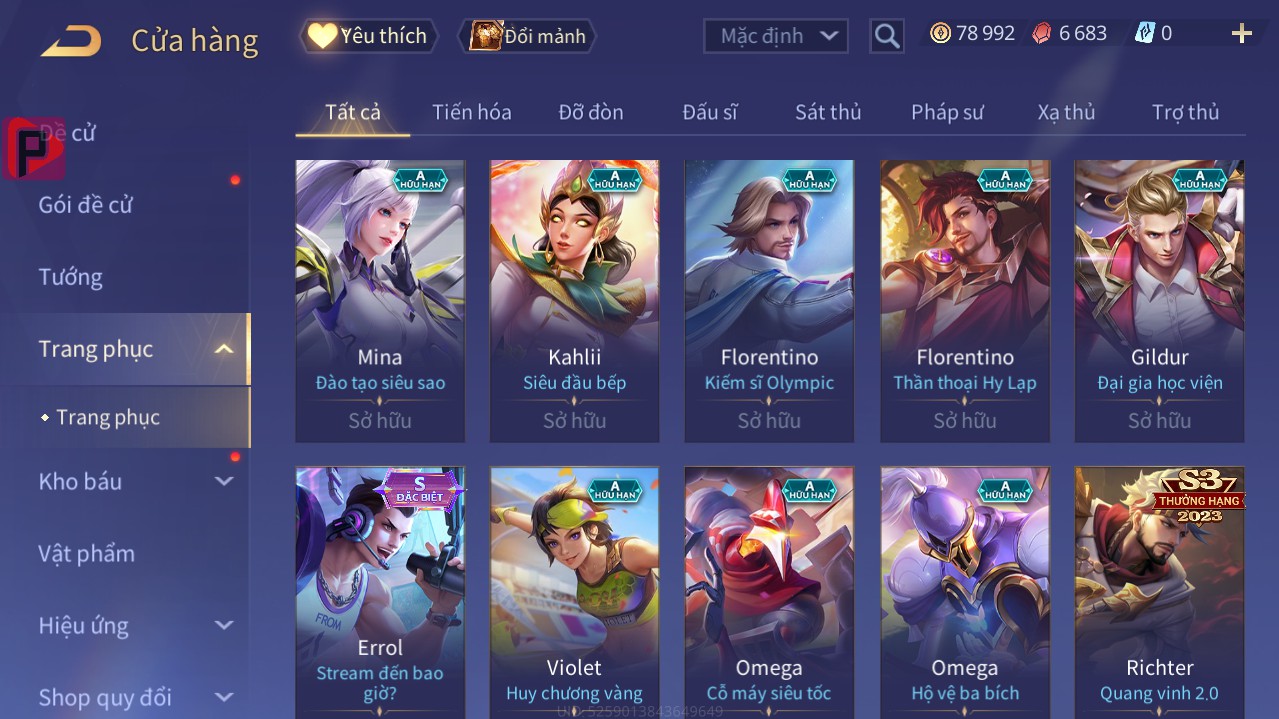
Task: Choose the Gildur Đại gia học viện skin
Action: pyautogui.click(x=1159, y=300)
